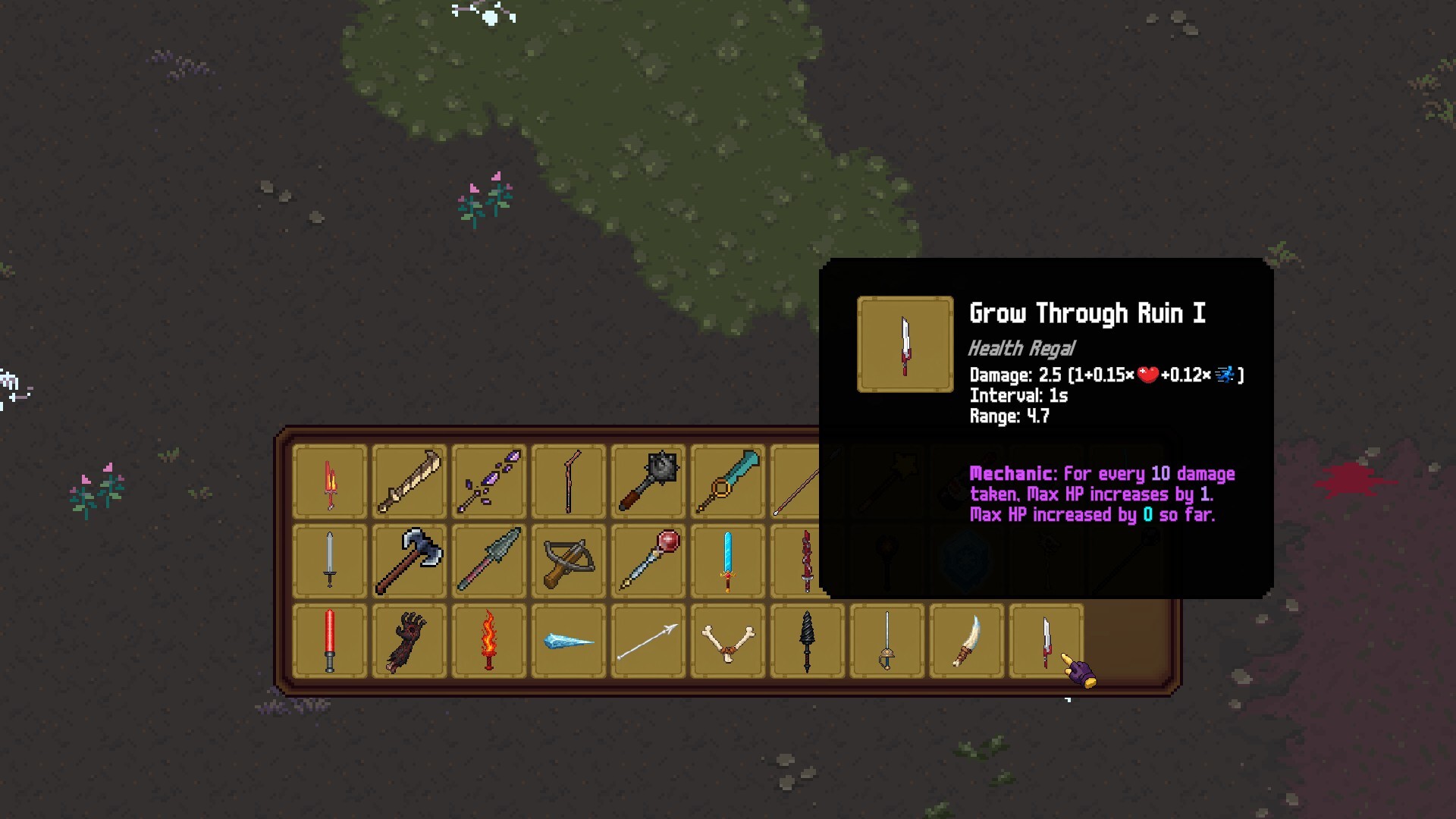The height and width of the screenshot is (819, 1456).
Task: Select the plain wooden stick weapon
Action: click(x=567, y=480)
